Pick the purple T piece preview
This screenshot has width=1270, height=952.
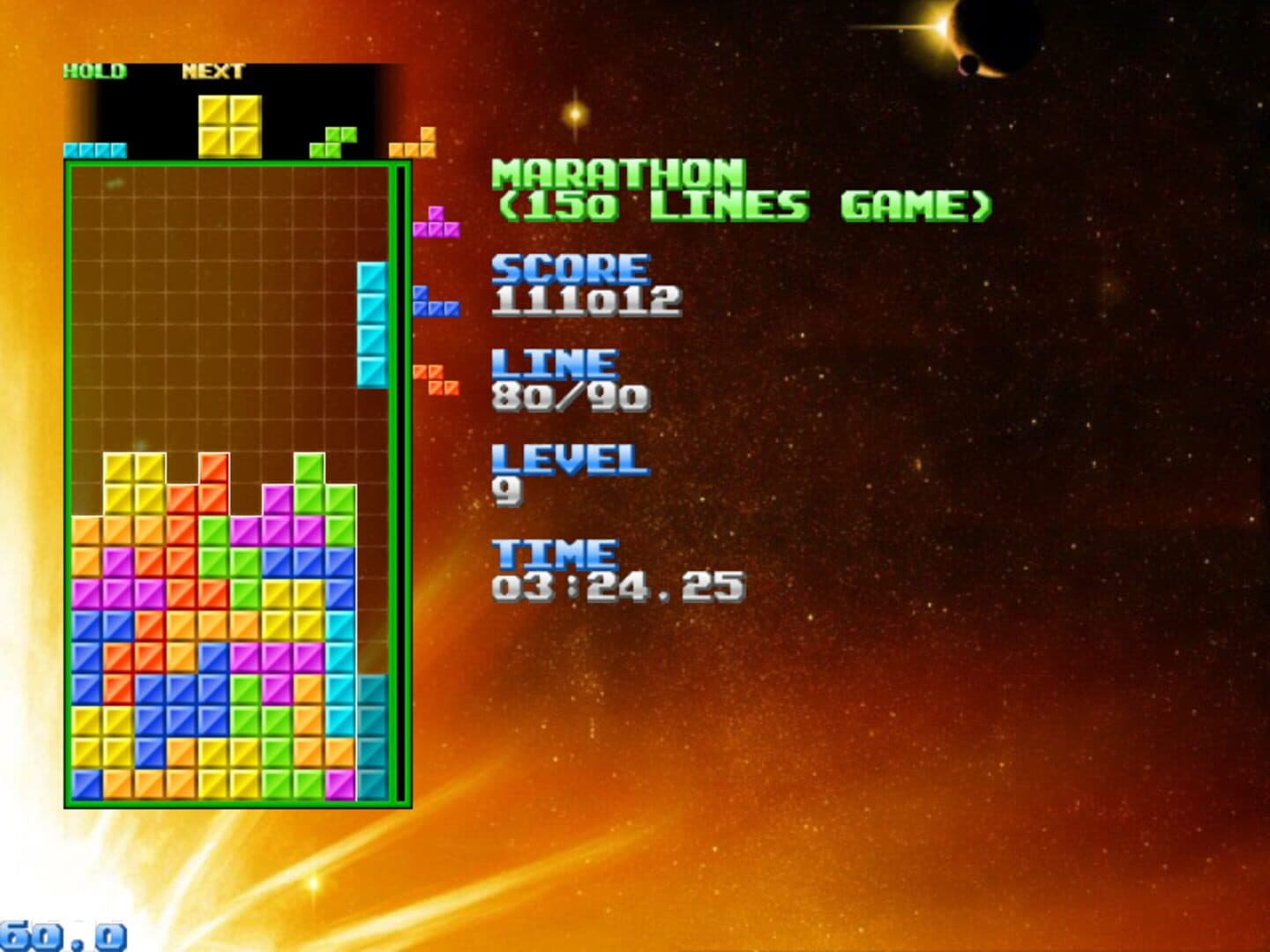(436, 223)
